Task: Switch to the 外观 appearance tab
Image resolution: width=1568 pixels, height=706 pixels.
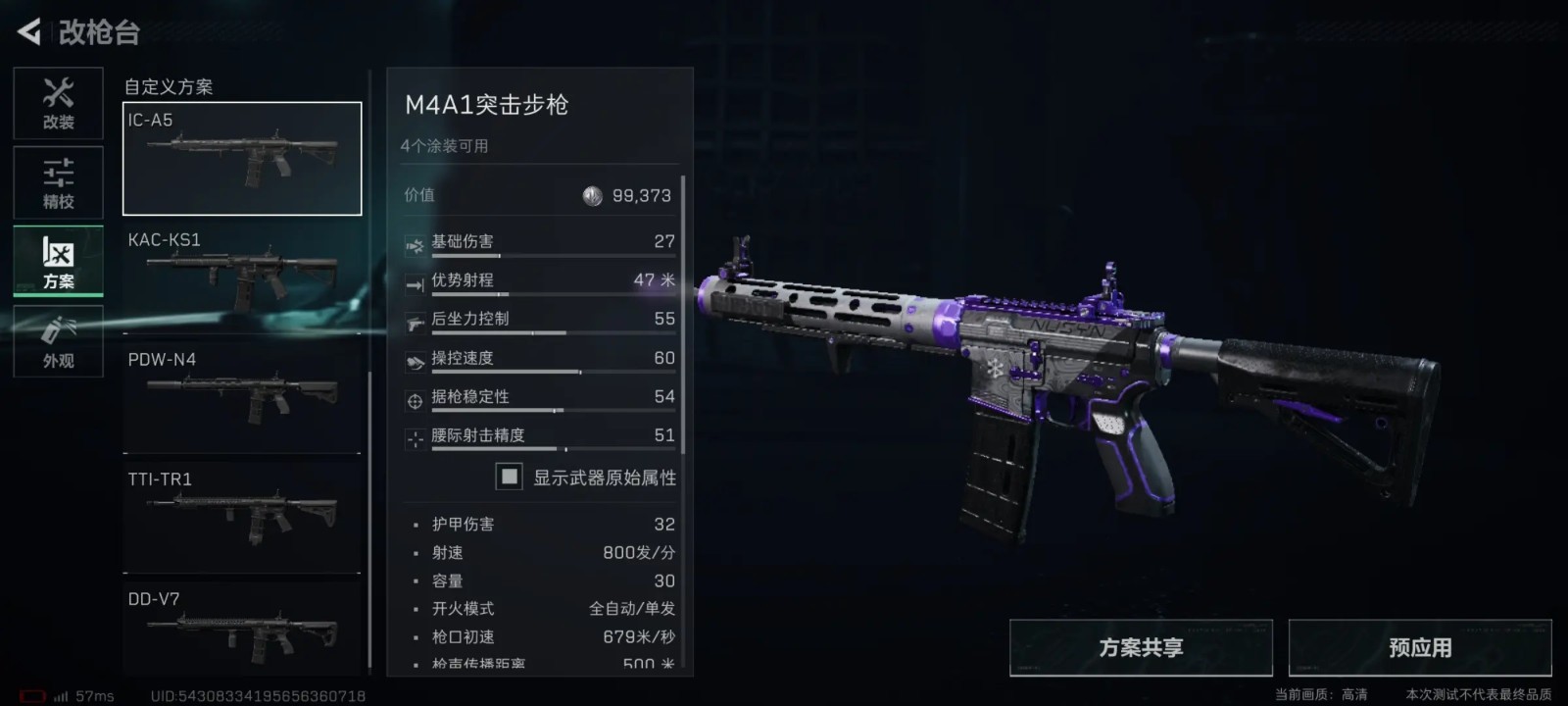Action: coord(59,341)
